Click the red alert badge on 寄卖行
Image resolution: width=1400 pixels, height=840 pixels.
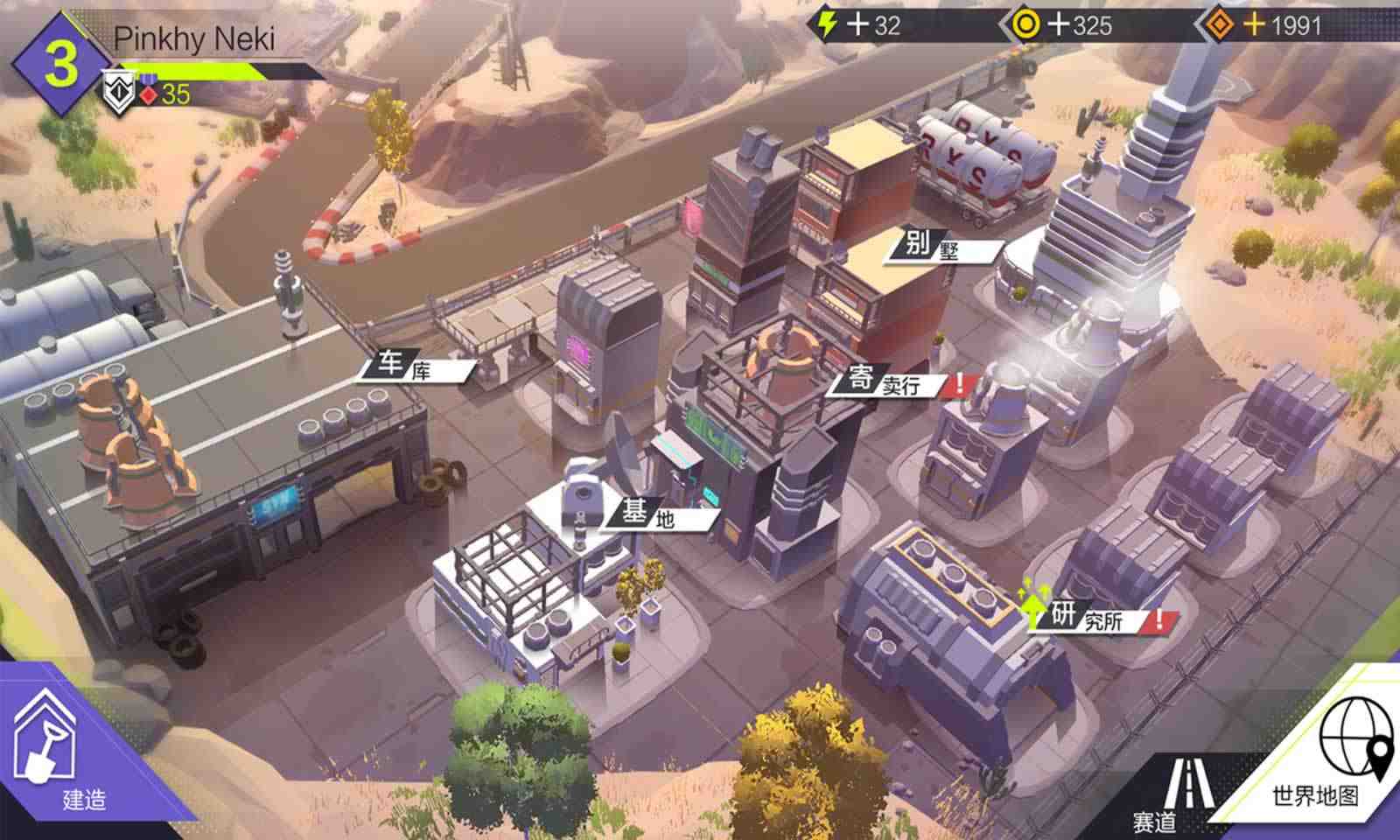[959, 381]
